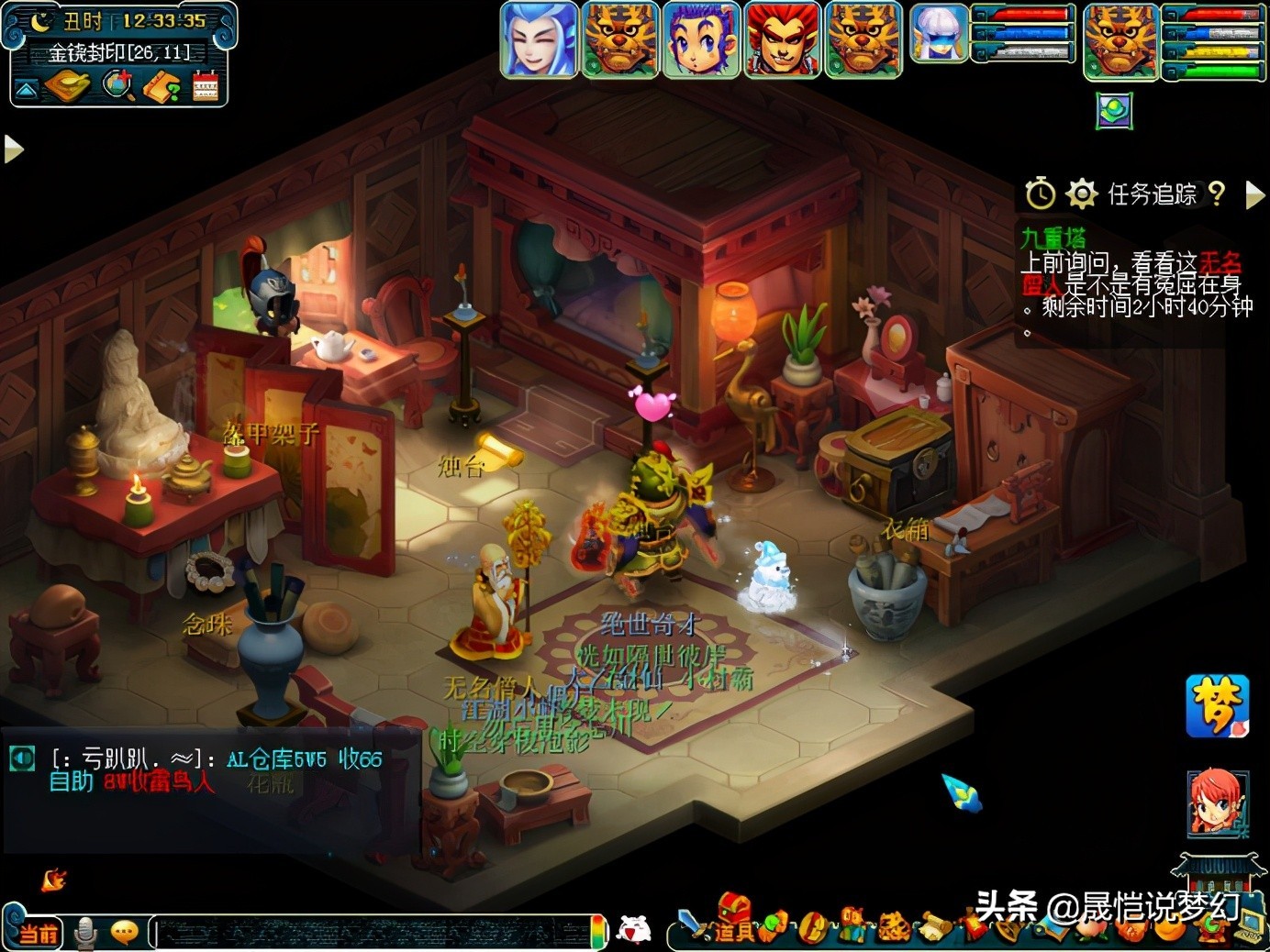1270x952 pixels.
Task: Open the 任务追踪 settings gear
Action: pos(1081,194)
